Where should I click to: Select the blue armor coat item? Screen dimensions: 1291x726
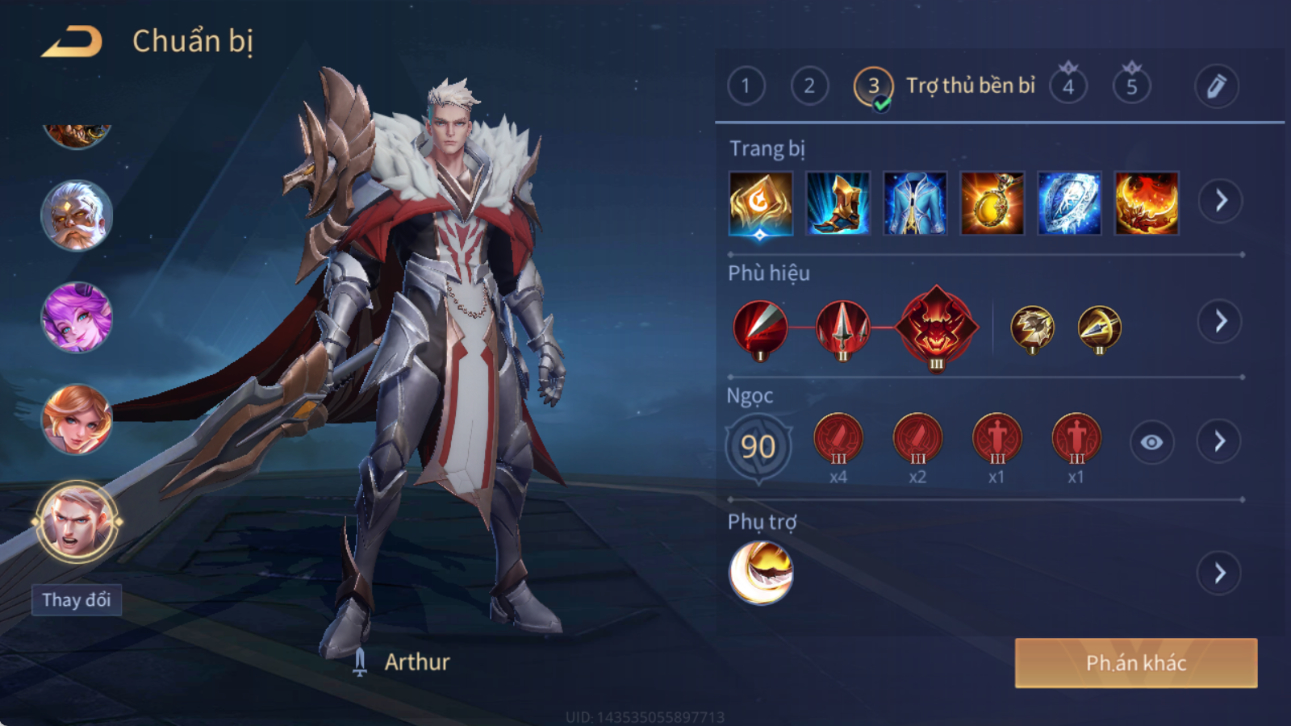pyautogui.click(x=915, y=204)
